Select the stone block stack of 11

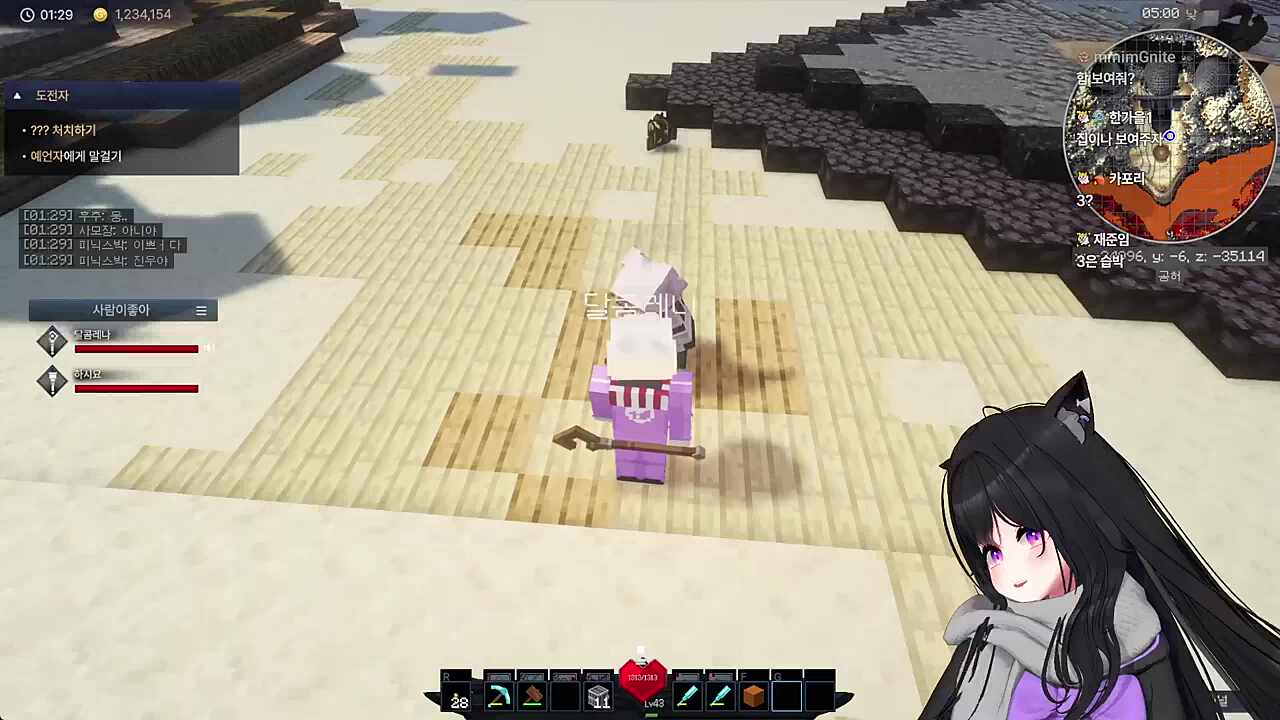[599, 696]
